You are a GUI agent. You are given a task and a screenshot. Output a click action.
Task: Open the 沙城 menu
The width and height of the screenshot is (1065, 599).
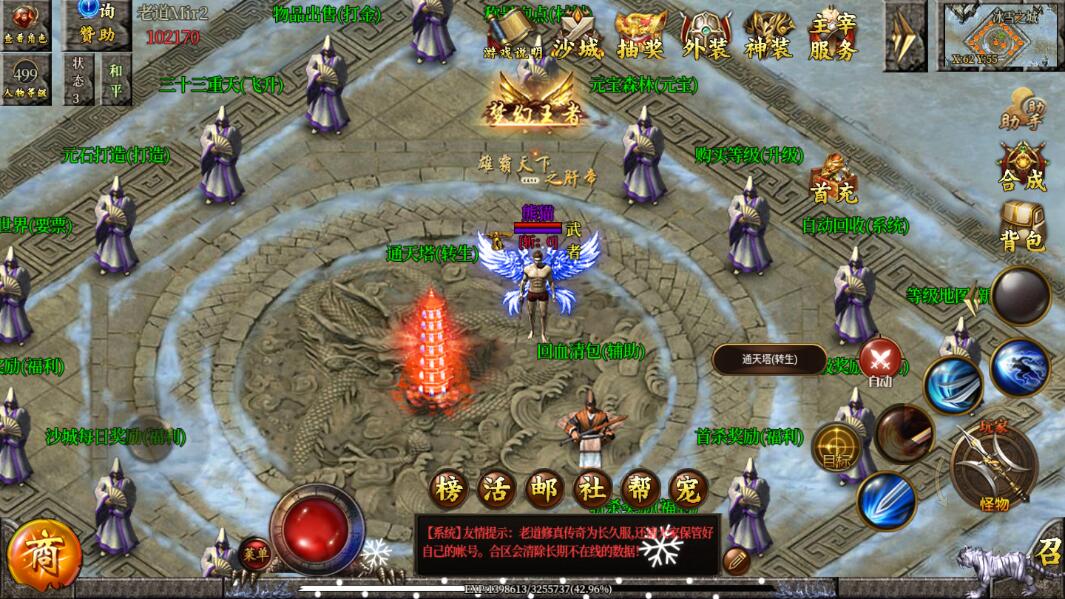(577, 38)
